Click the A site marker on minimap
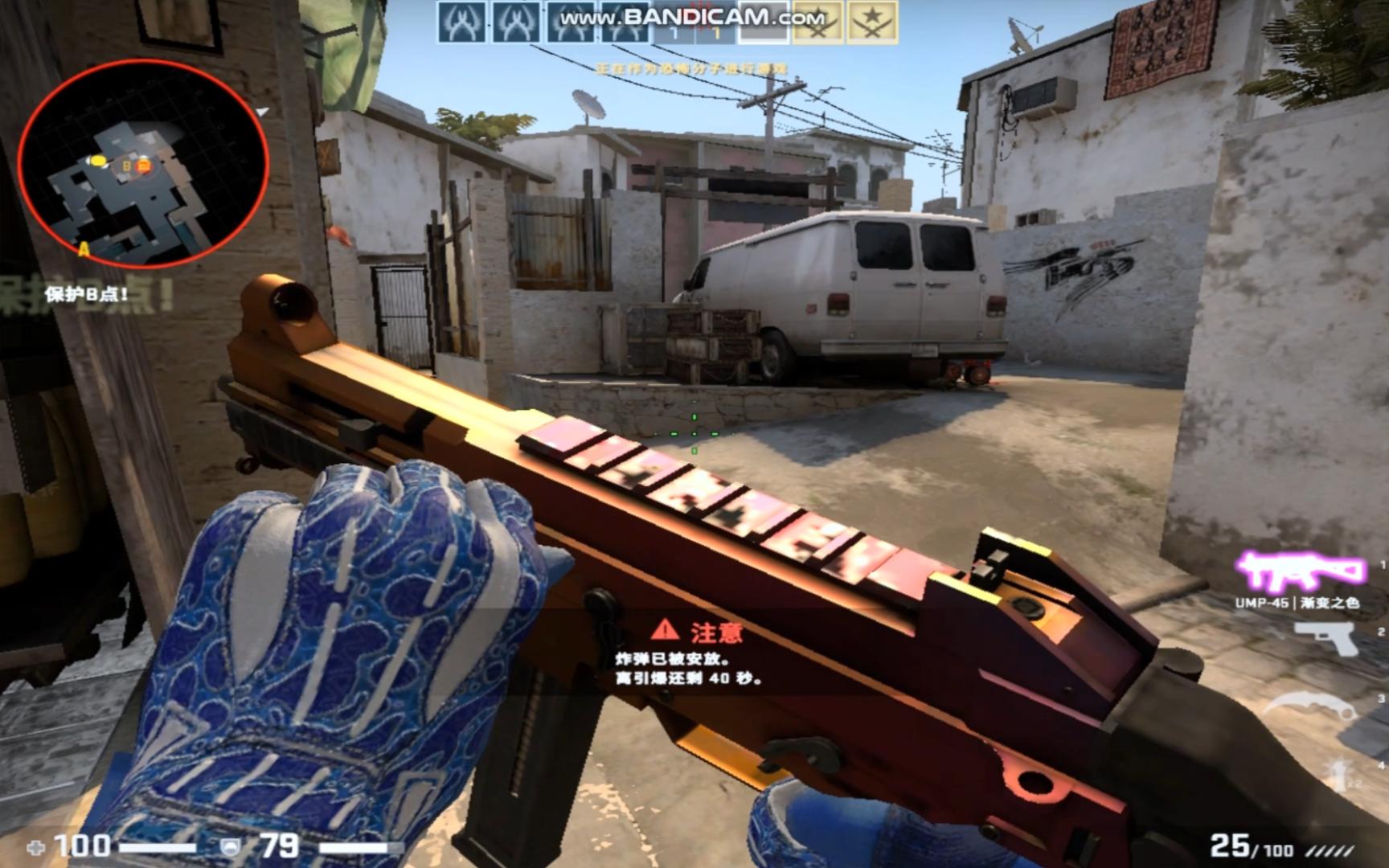 (83, 250)
